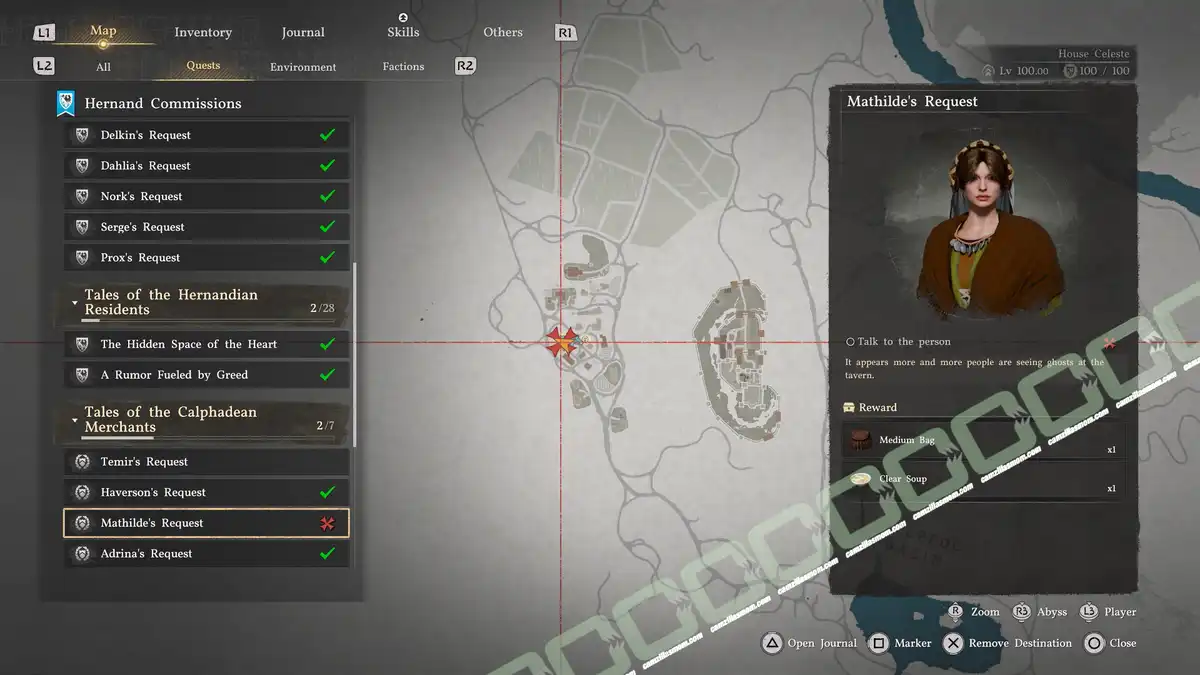Collapse Tales of the Hernandian Residents
1200x675 pixels.
click(x=75, y=302)
